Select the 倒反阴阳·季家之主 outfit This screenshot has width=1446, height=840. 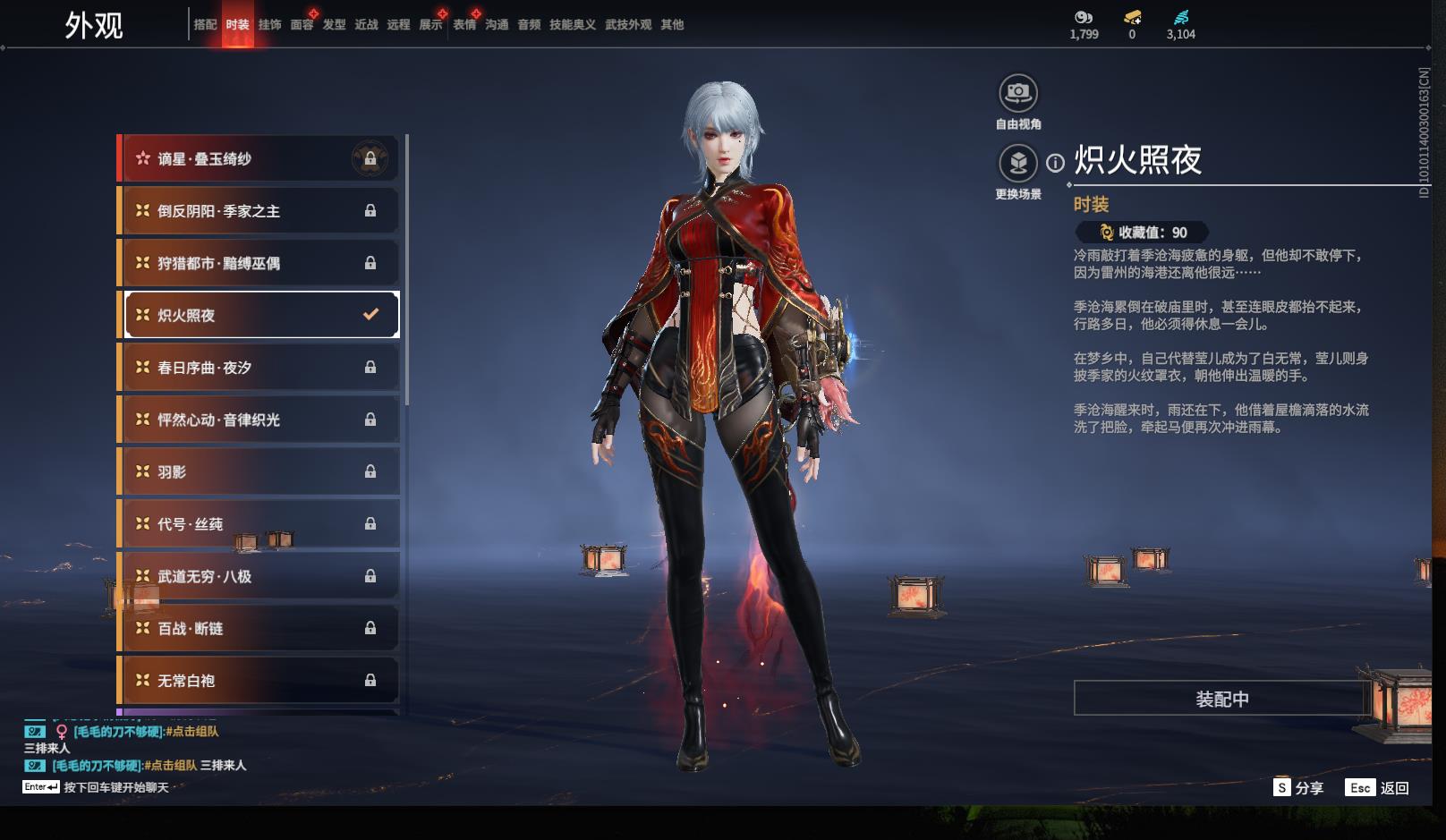click(259, 211)
